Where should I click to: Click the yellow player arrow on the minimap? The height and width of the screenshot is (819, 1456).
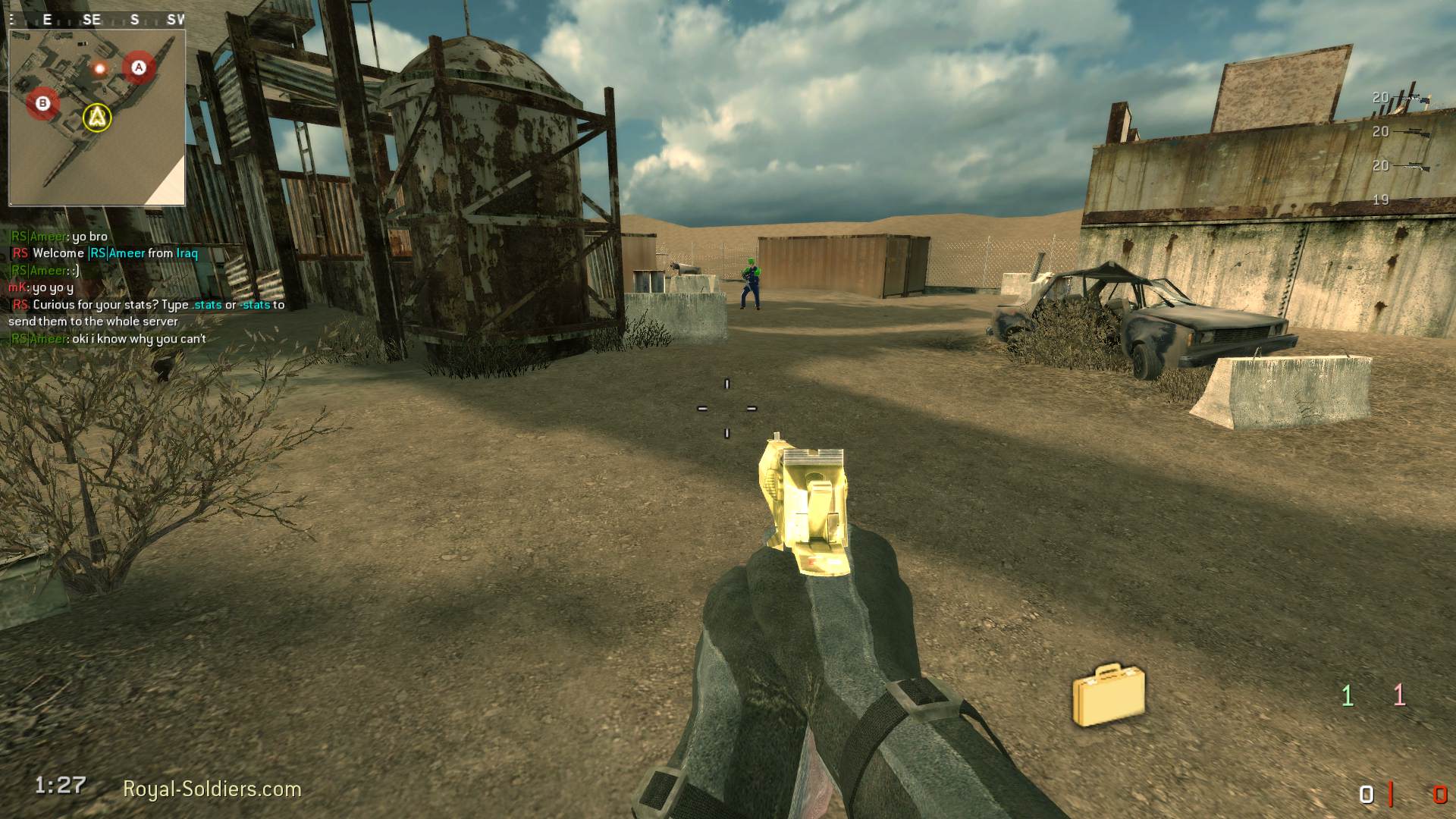coord(96,118)
